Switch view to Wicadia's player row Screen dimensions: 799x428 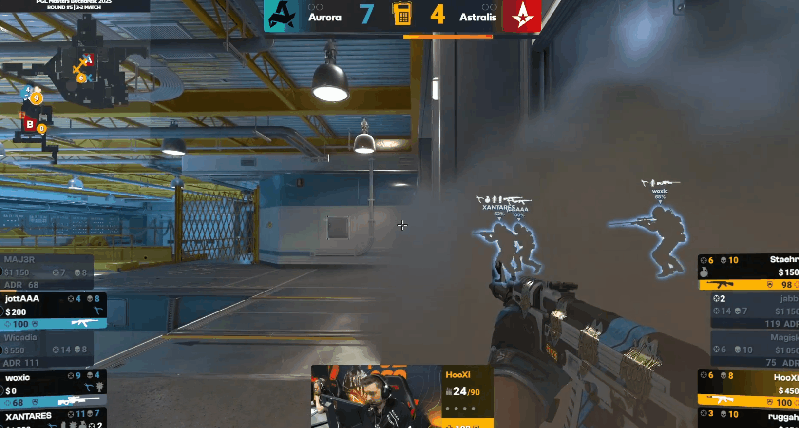48,349
